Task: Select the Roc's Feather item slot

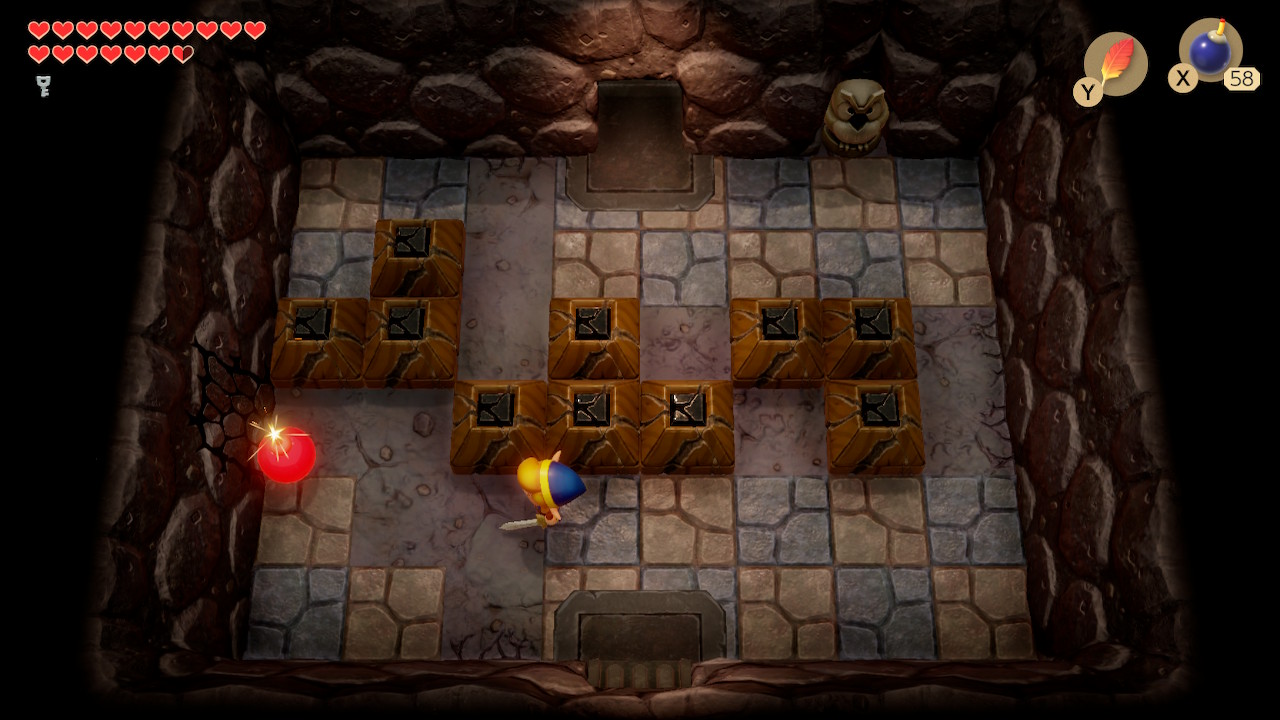Action: 1116,64
